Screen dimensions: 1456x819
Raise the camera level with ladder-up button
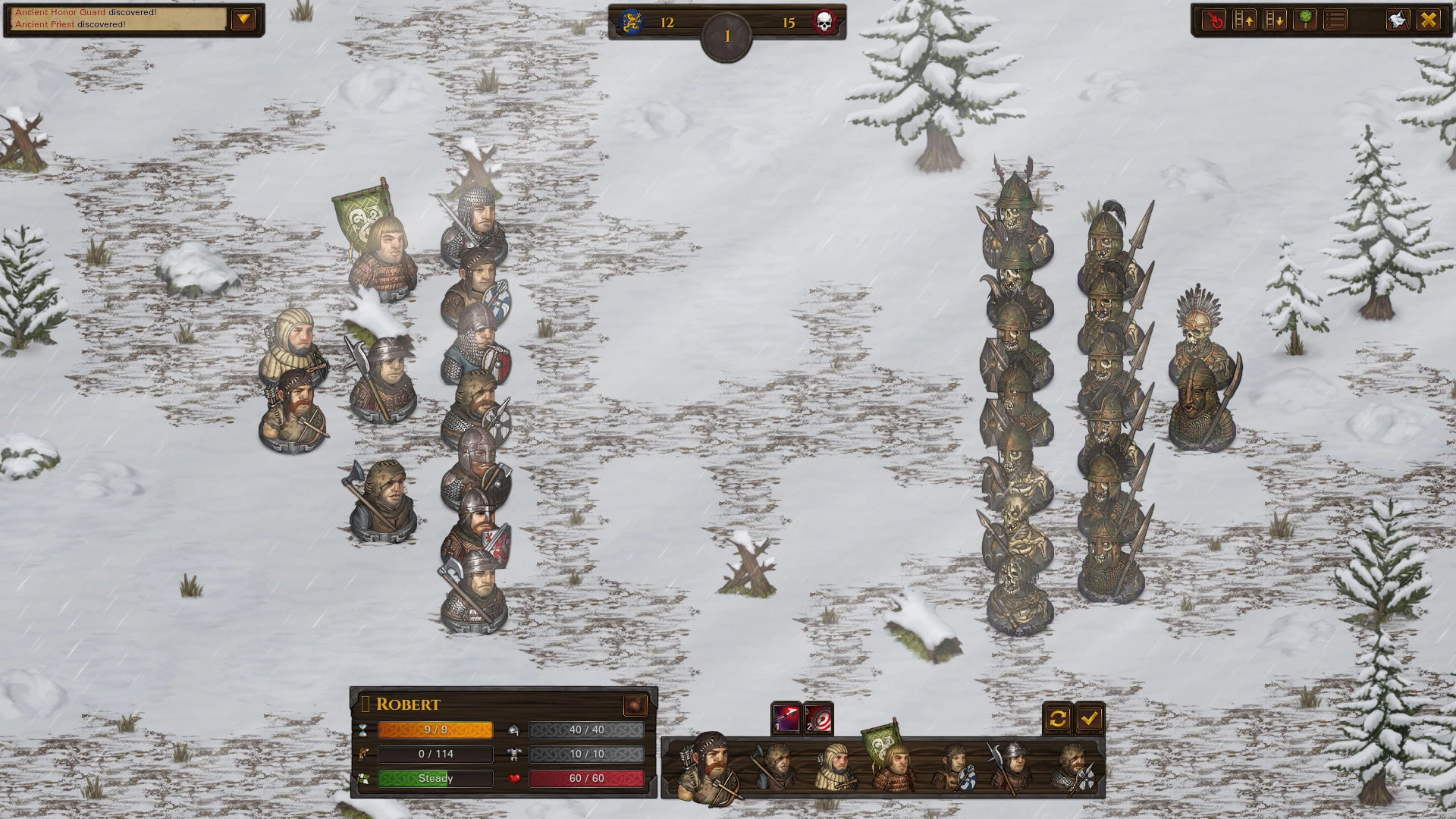click(1244, 20)
